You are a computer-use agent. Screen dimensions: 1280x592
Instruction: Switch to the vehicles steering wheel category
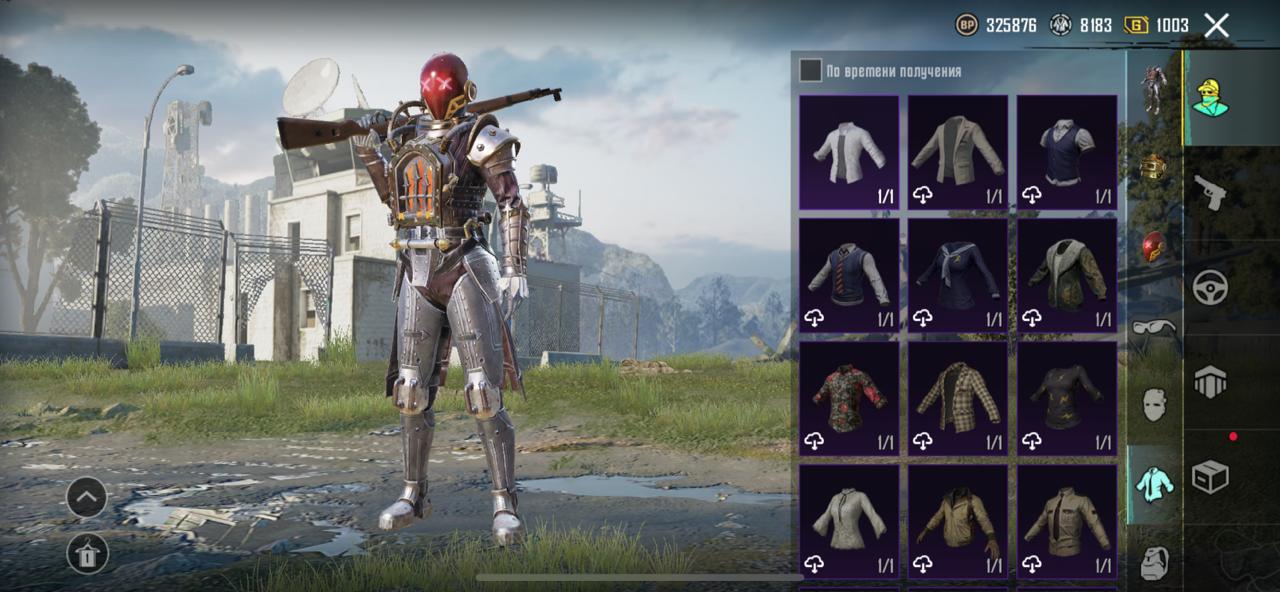pos(1210,288)
